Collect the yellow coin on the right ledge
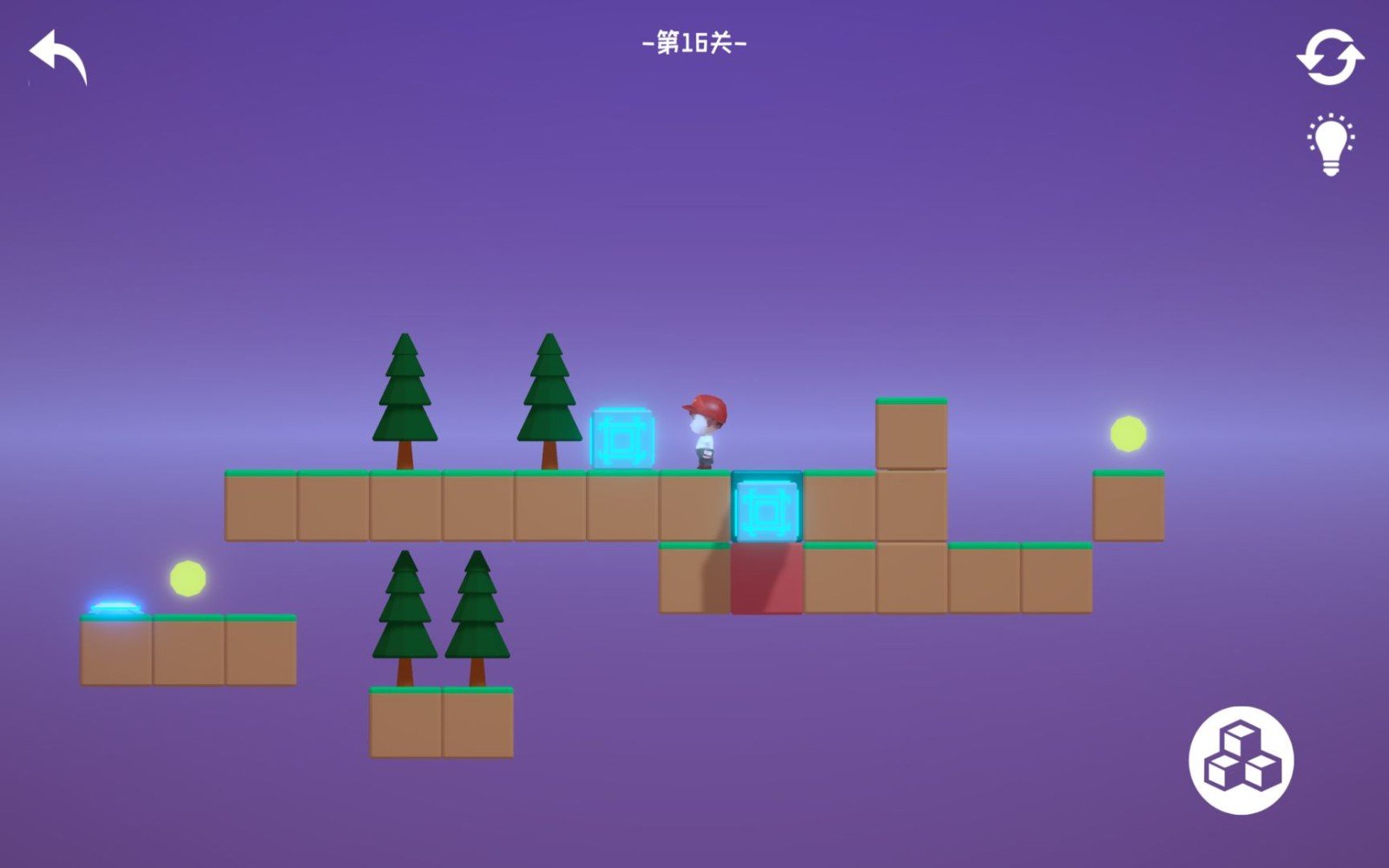Image resolution: width=1389 pixels, height=868 pixels. 1127,433
